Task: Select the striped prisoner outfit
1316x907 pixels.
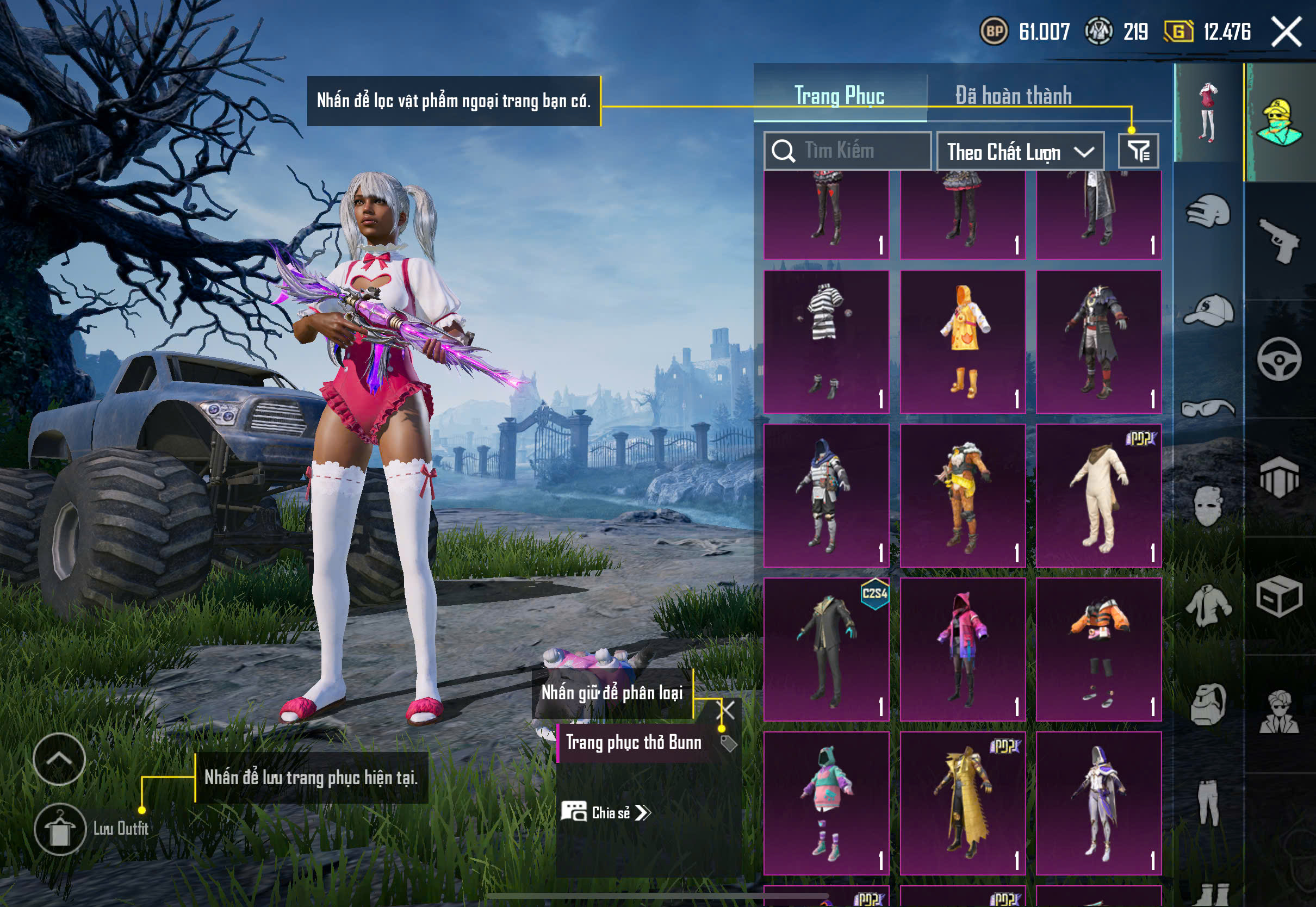Action: click(825, 341)
